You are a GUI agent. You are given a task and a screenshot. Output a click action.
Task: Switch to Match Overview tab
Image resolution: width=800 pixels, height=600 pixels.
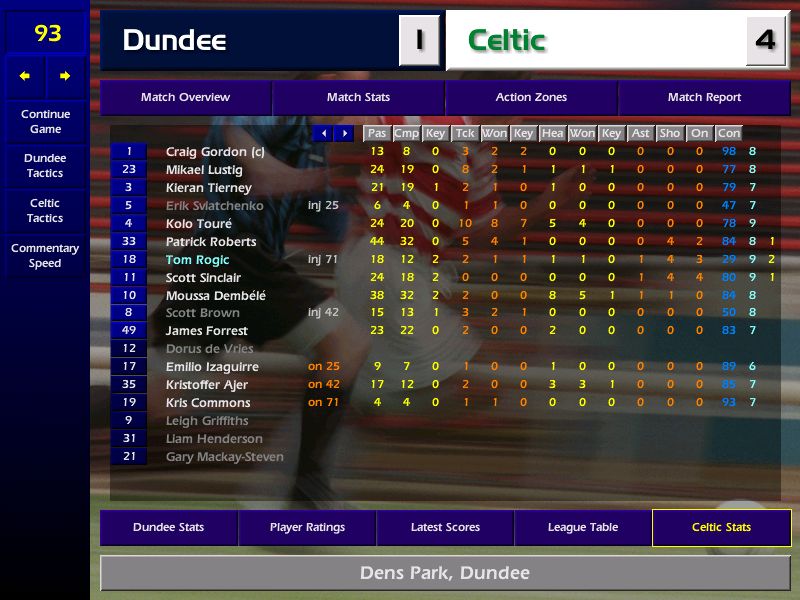tap(185, 98)
